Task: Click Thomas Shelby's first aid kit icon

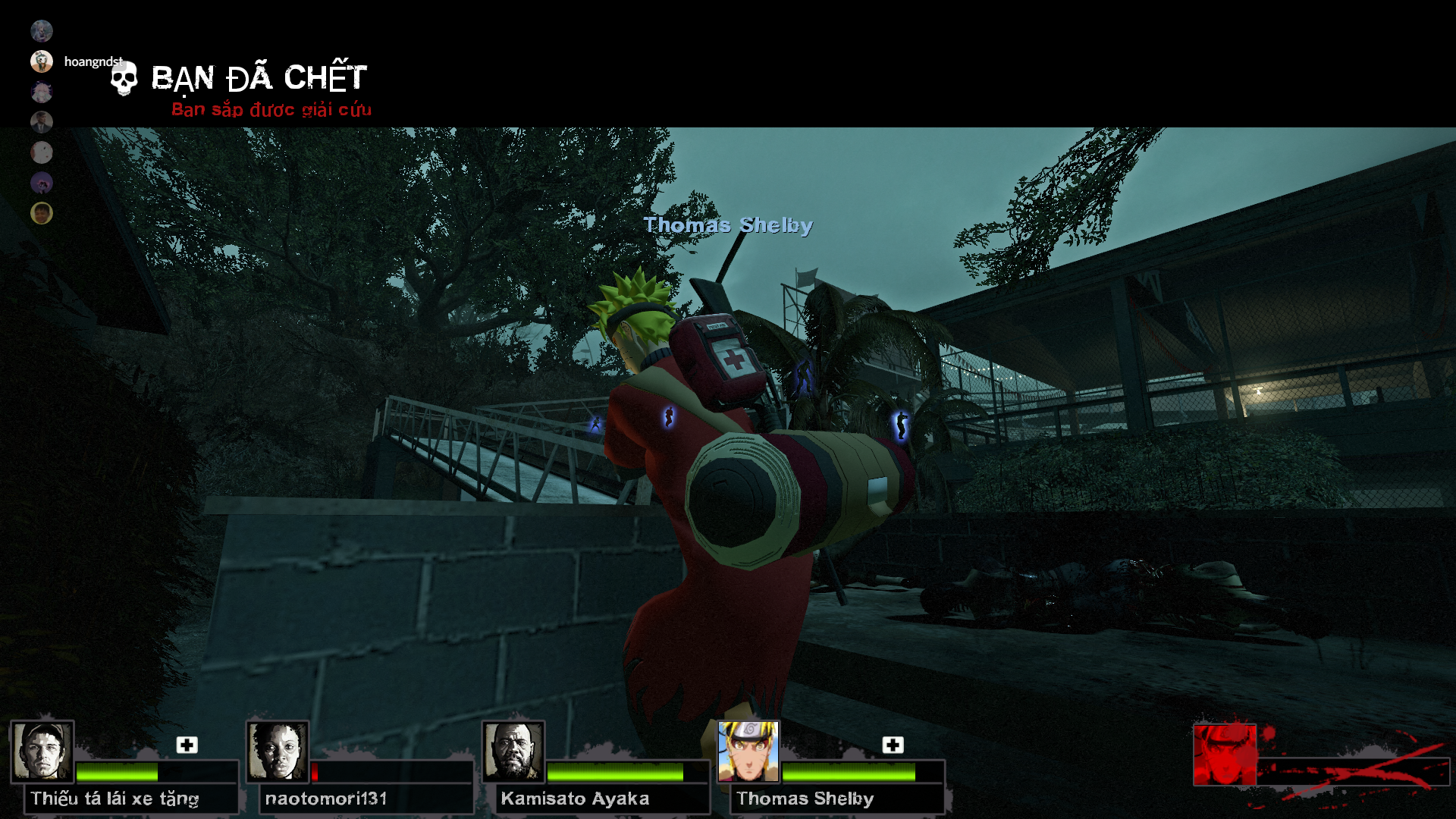Action: (x=893, y=745)
